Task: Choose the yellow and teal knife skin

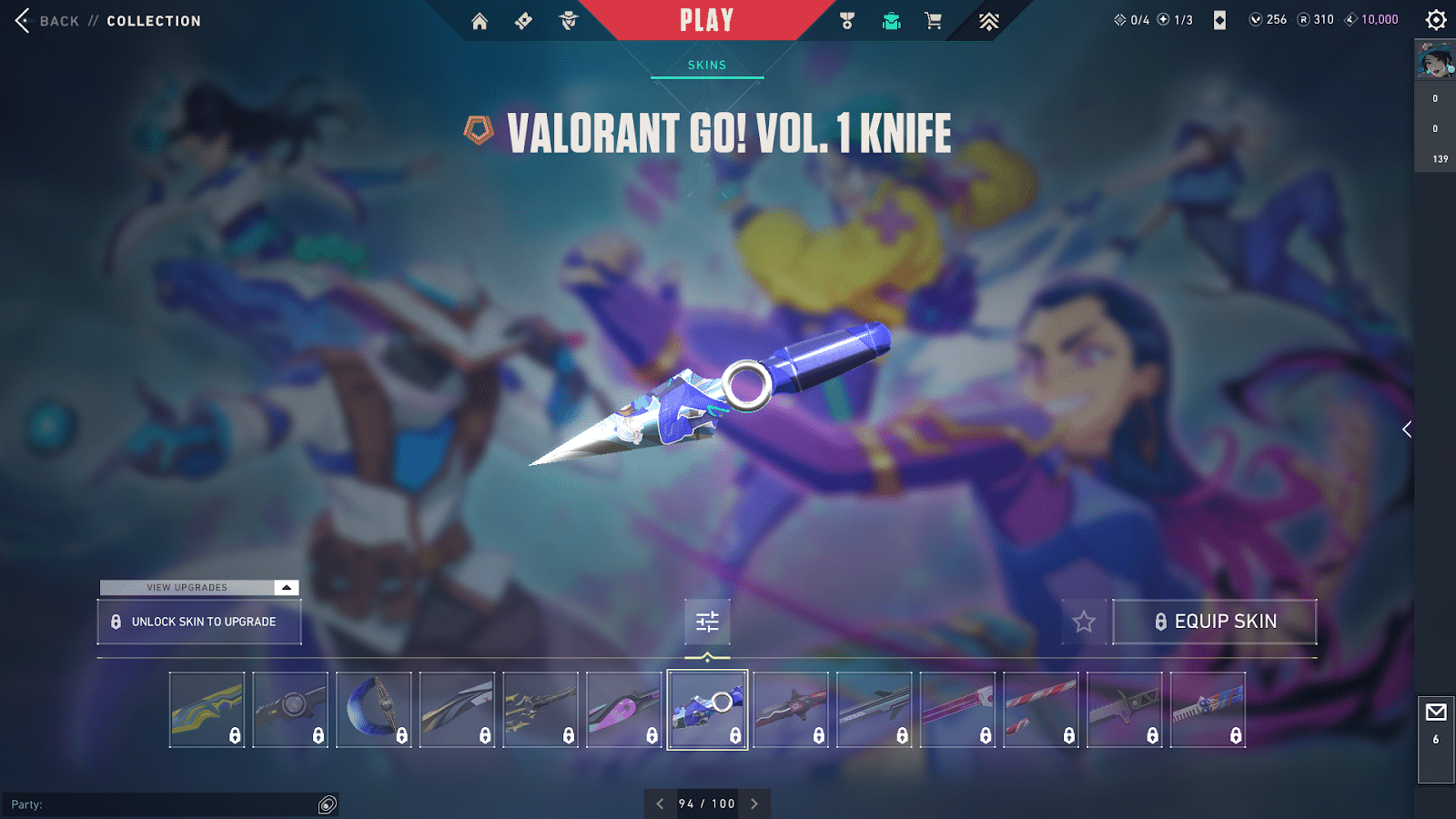Action: [x=207, y=710]
